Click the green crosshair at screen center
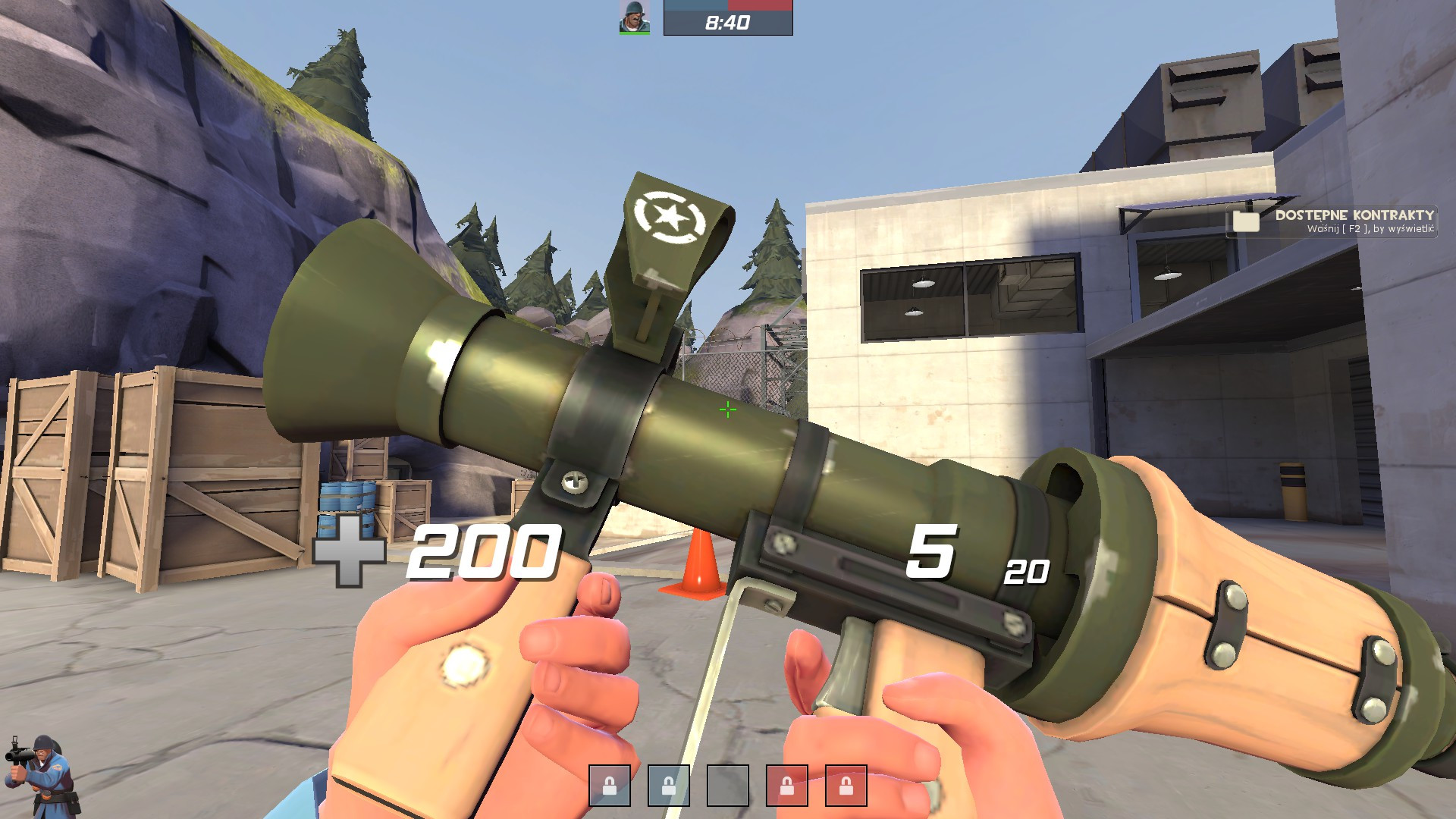This screenshot has height=819, width=1456. (x=727, y=409)
